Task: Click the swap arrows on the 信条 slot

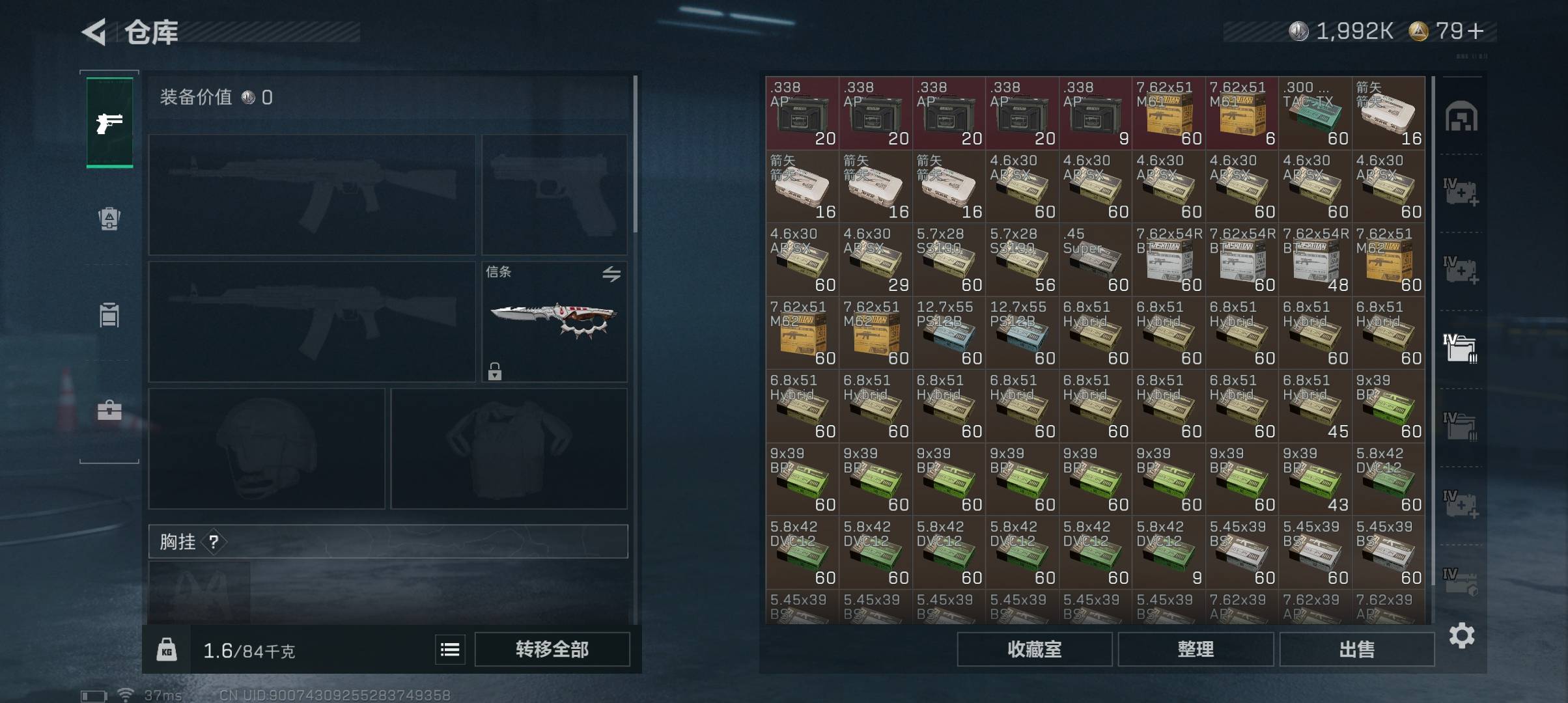Action: [x=611, y=274]
